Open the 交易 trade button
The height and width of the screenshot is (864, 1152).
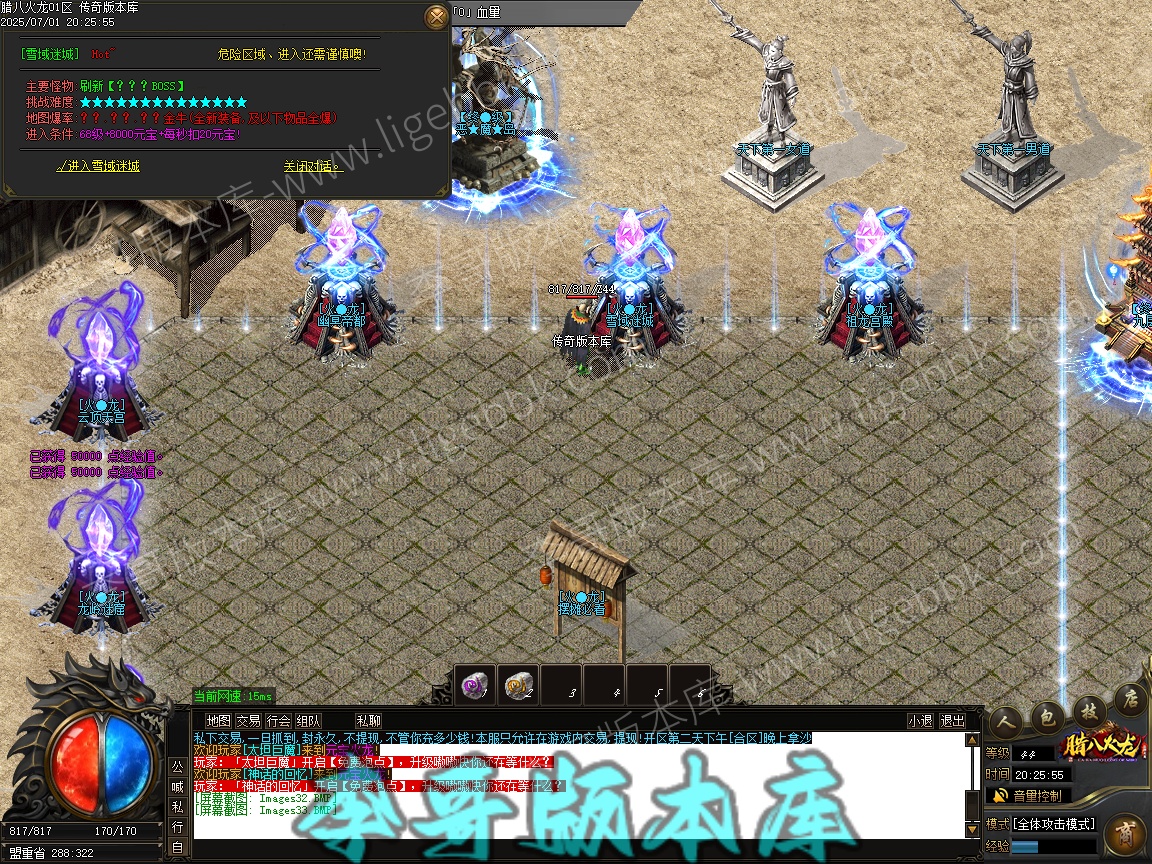[x=248, y=720]
